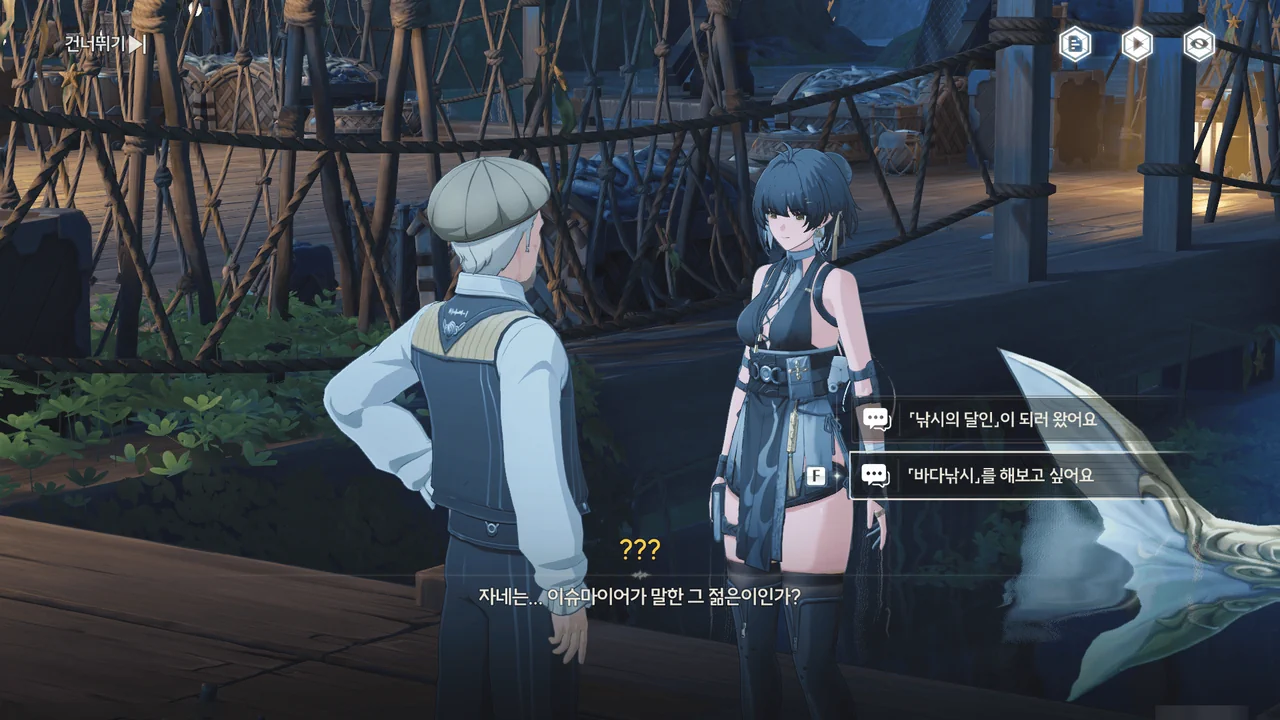Choose the 「낚시의 달인」이 되러 왔어요 reply
The image size is (1280, 720).
(1003, 419)
